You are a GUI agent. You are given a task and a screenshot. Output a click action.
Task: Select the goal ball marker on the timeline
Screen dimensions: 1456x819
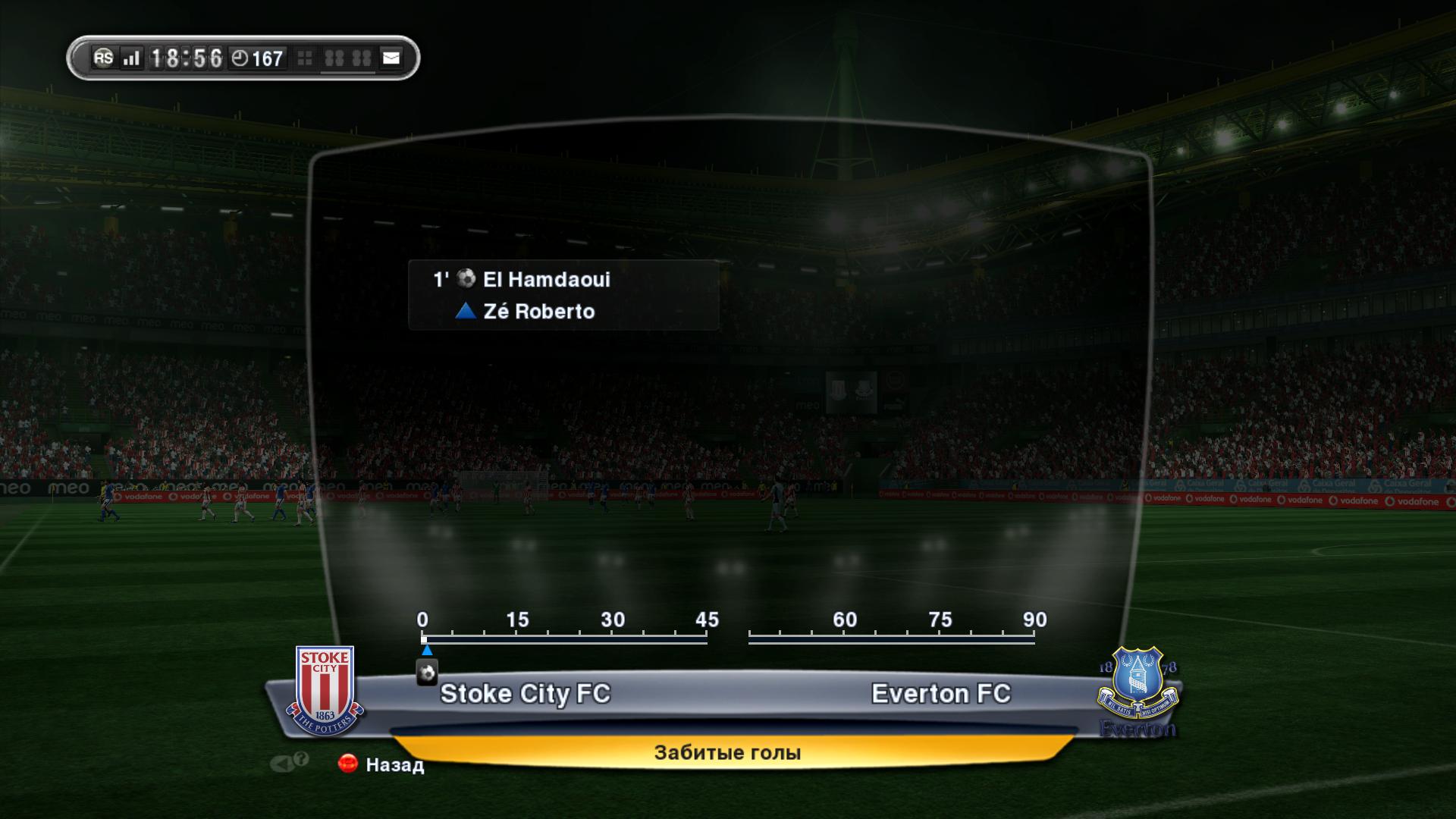click(x=427, y=673)
